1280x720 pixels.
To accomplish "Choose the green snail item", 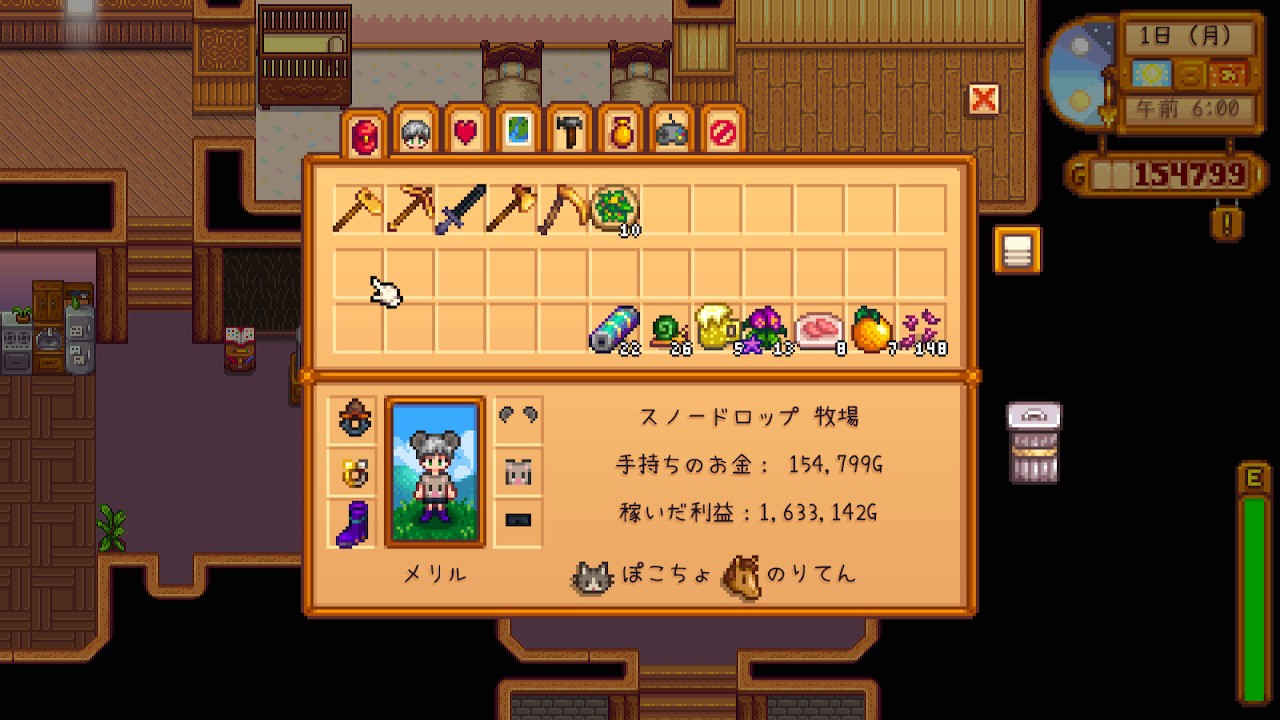I will (x=665, y=329).
